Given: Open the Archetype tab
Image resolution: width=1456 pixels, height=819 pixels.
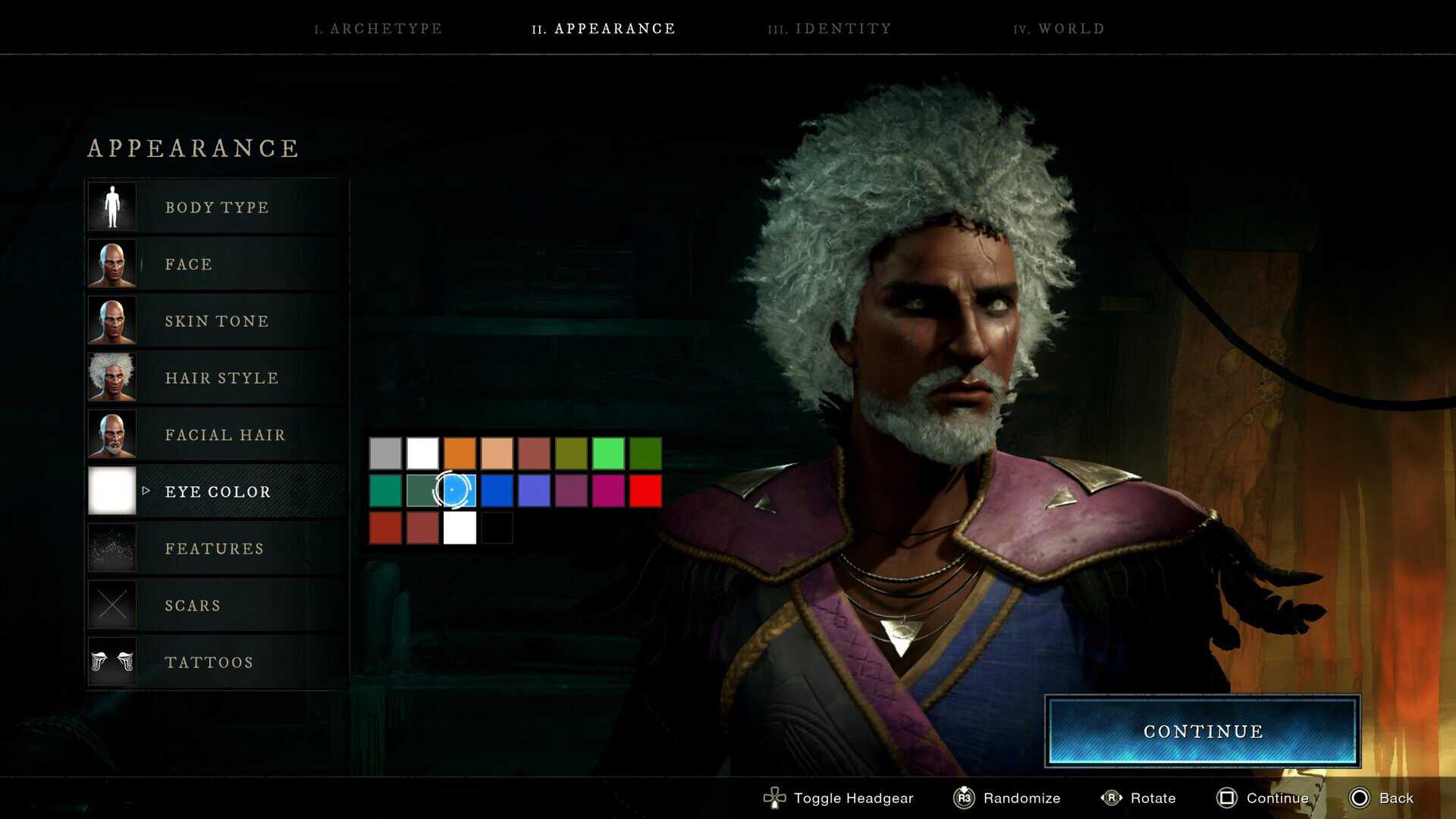Looking at the screenshot, I should [x=378, y=29].
